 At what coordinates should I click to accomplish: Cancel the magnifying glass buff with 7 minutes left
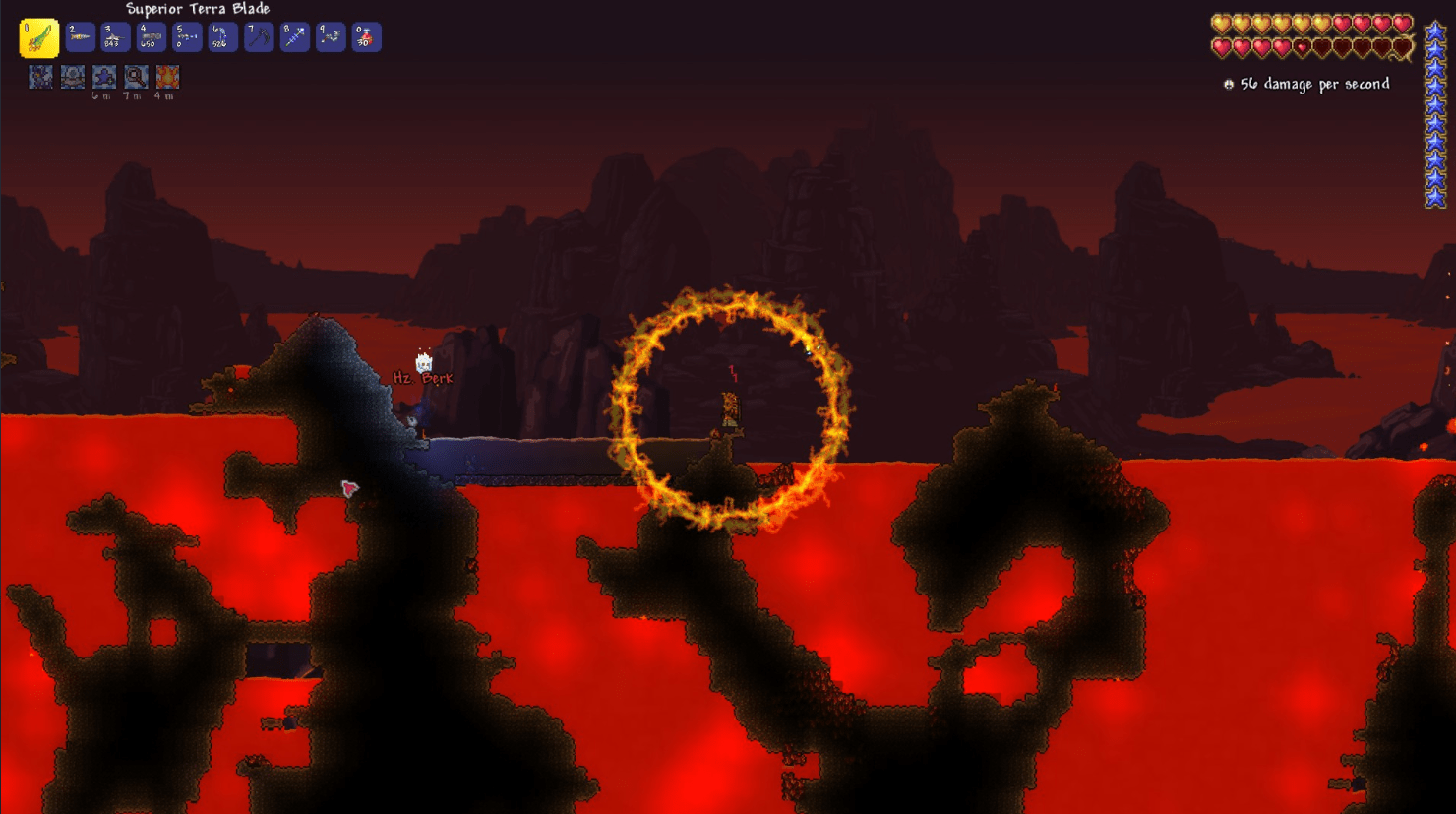136,76
